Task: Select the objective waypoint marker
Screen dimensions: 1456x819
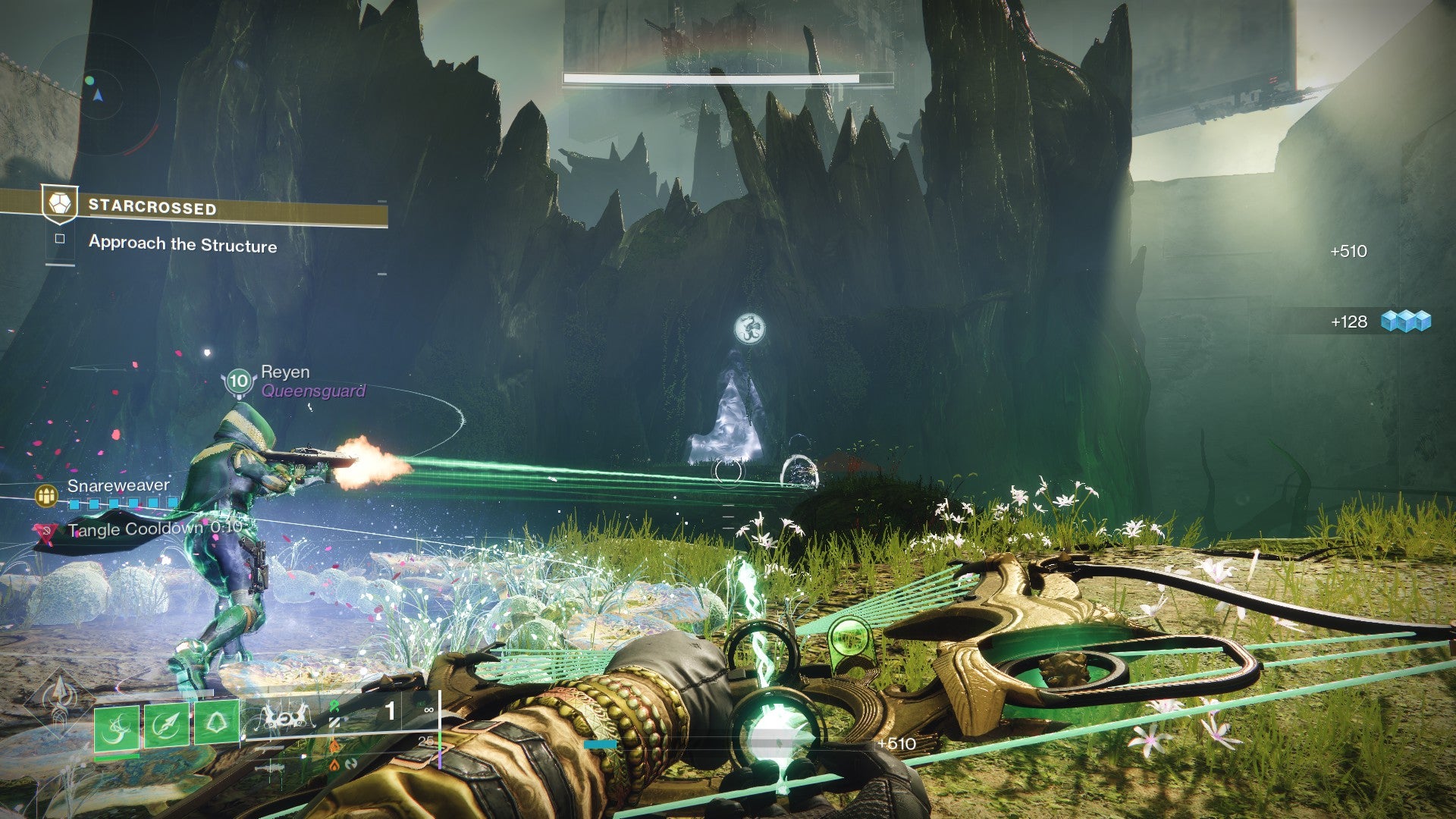Action: [749, 329]
